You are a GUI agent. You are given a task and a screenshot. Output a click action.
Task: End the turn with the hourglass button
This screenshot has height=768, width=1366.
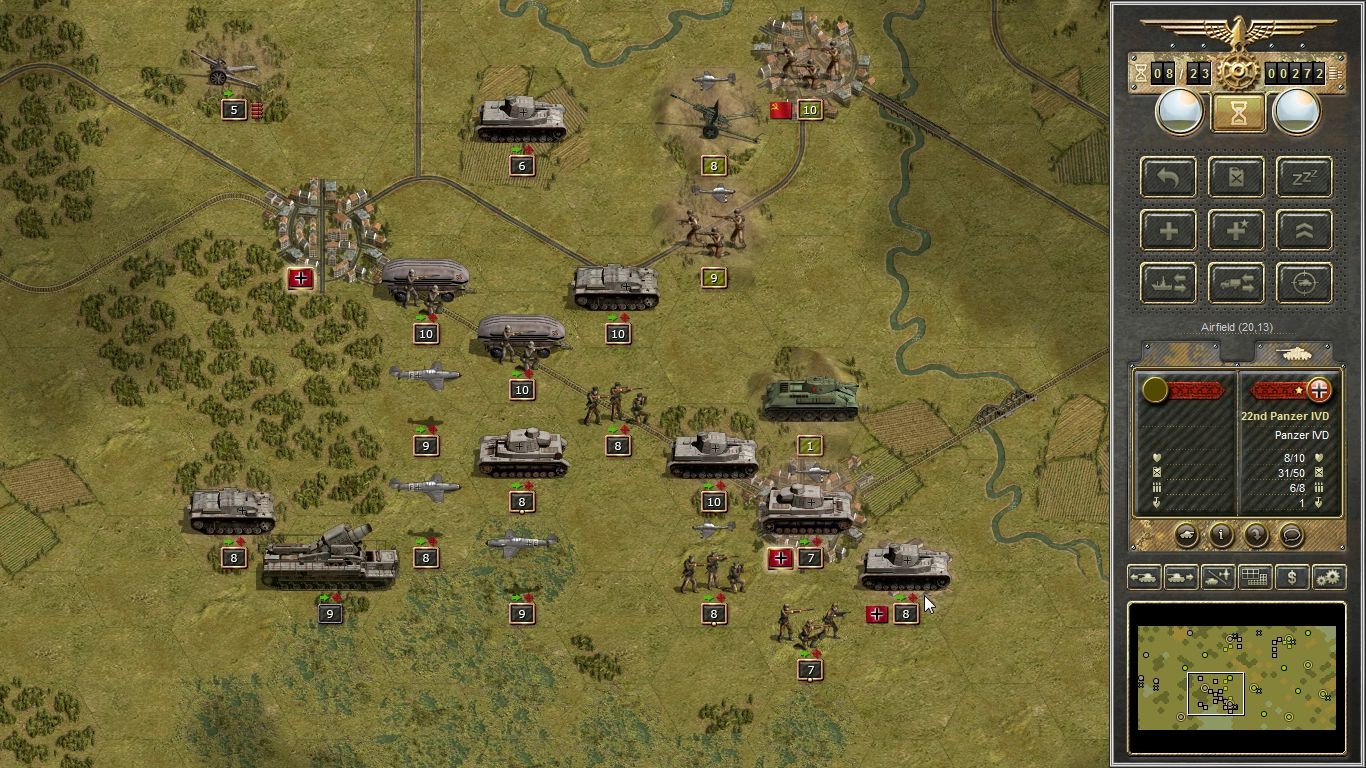point(1238,112)
